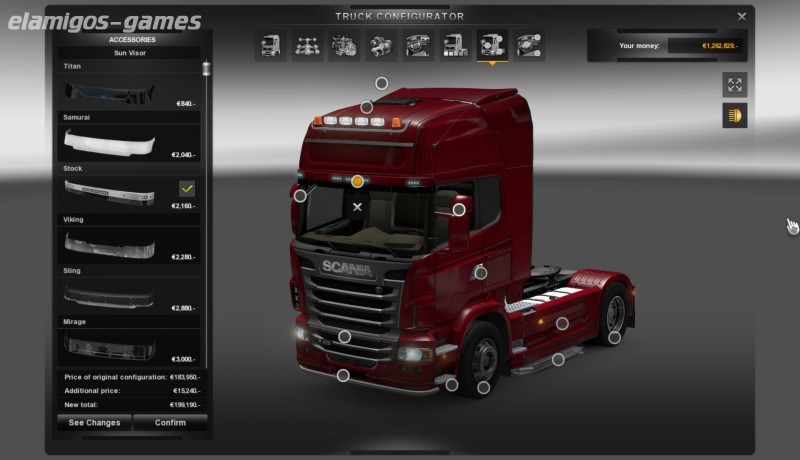Close the Truck Configurator window

pos(742,16)
